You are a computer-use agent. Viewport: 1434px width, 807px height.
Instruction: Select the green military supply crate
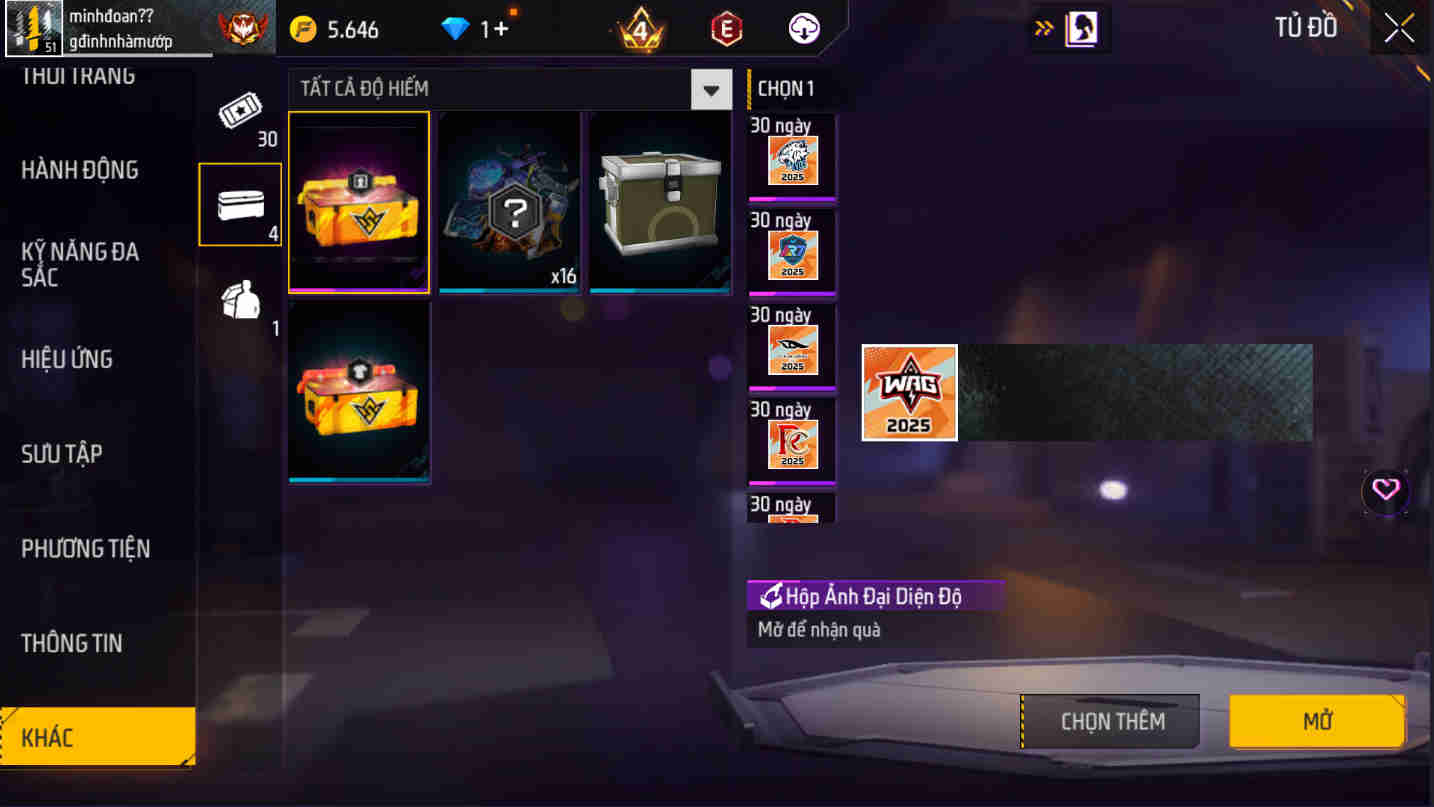[660, 202]
